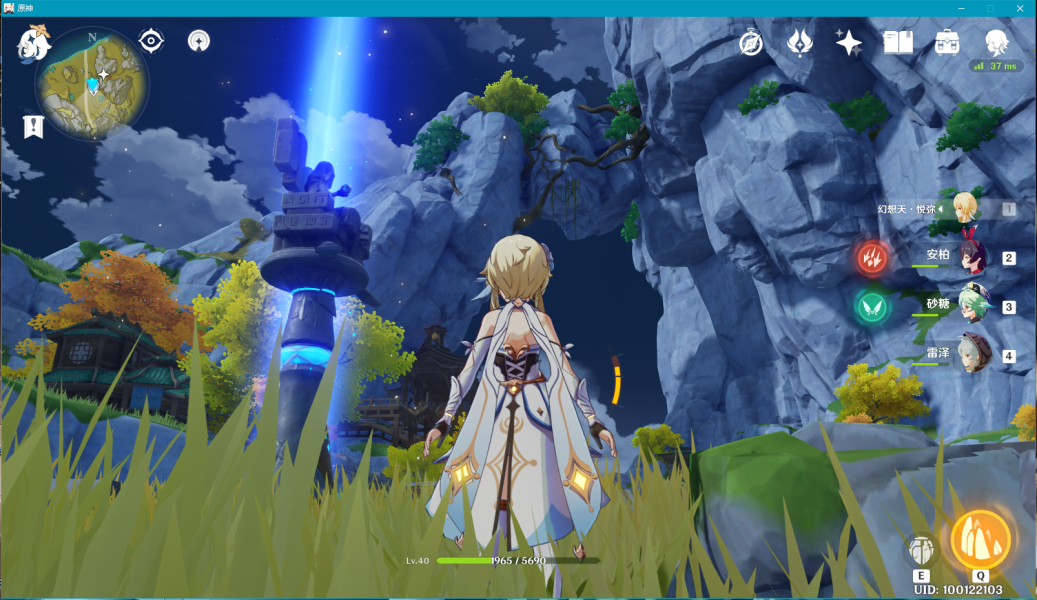The width and height of the screenshot is (1037, 600).
Task: Open the map from the minimap
Action: (x=92, y=83)
